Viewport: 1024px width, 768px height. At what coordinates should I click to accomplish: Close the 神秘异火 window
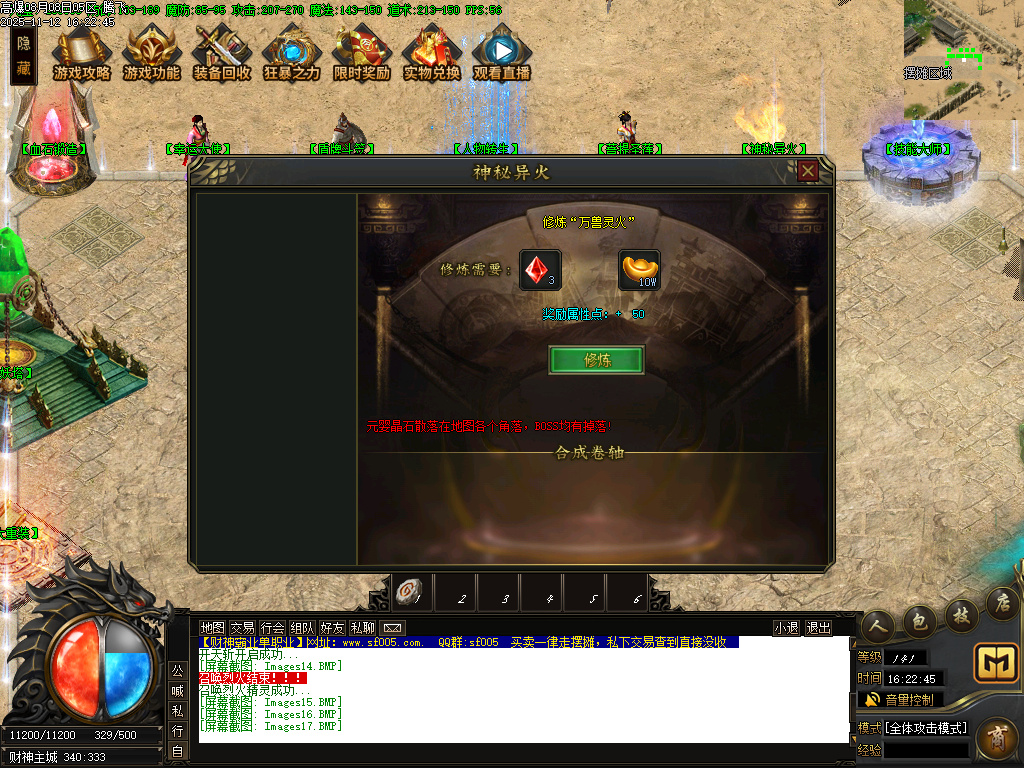[x=808, y=171]
